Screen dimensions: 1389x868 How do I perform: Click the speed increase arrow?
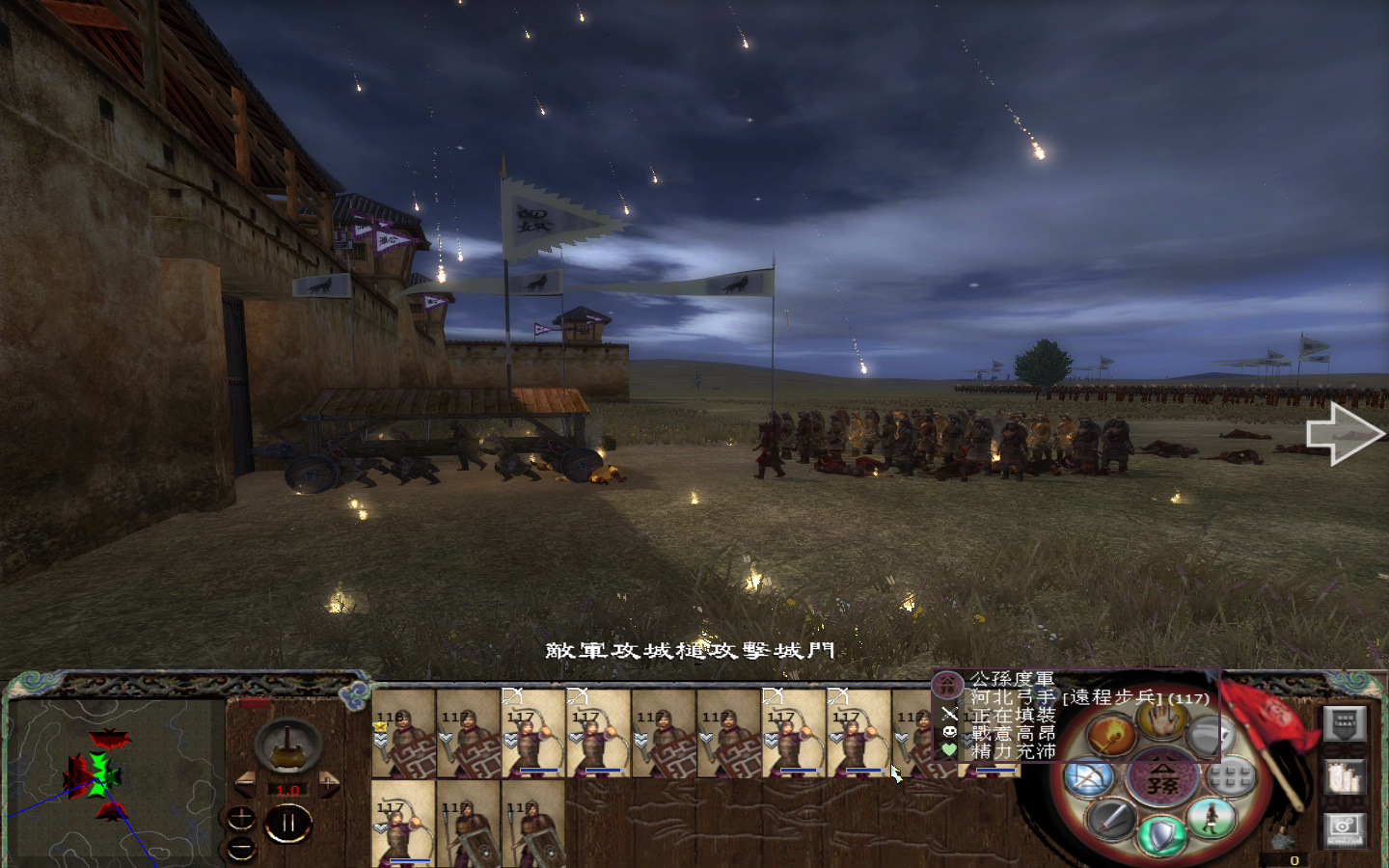[329, 784]
